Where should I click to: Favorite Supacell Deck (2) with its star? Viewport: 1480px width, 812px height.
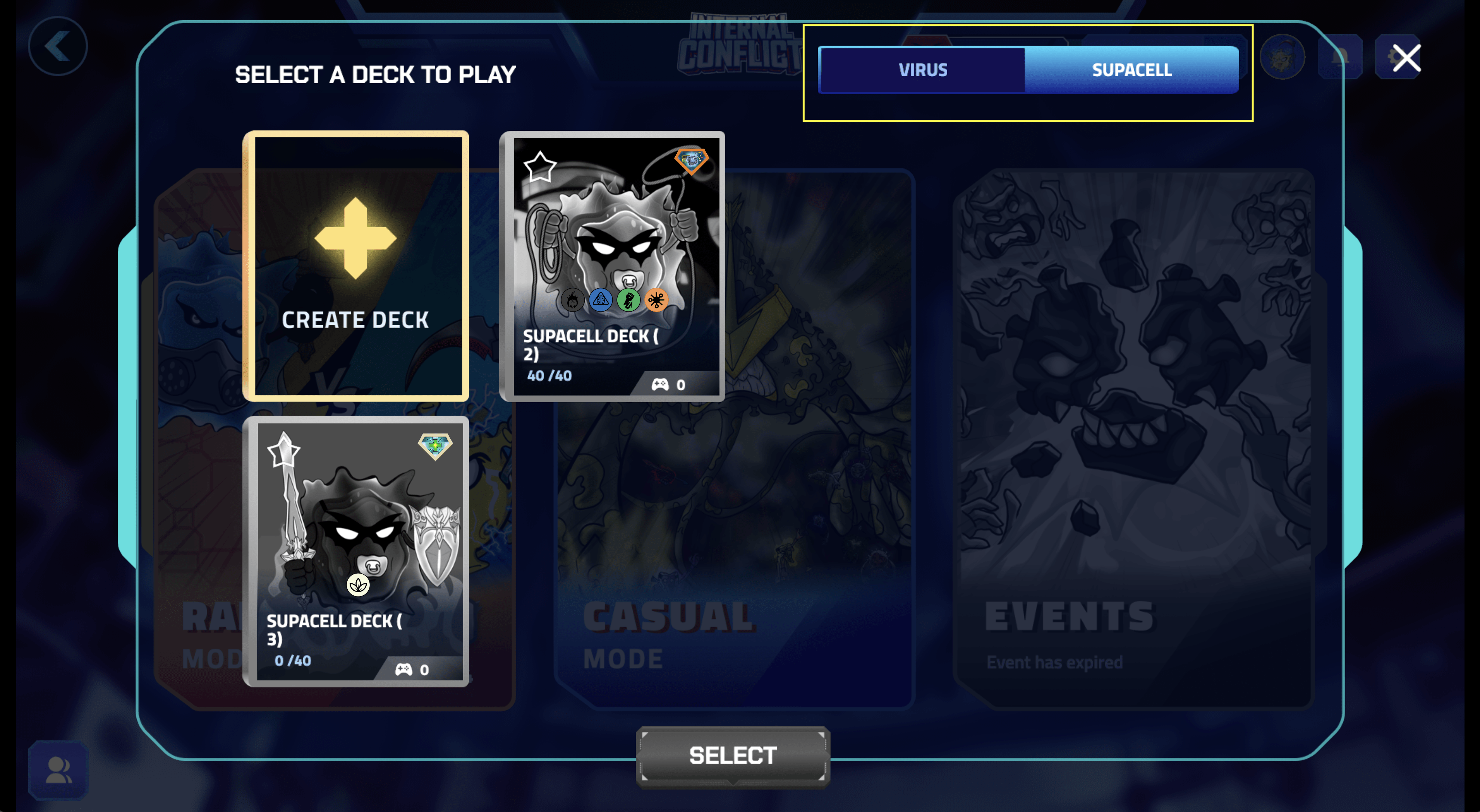point(539,166)
